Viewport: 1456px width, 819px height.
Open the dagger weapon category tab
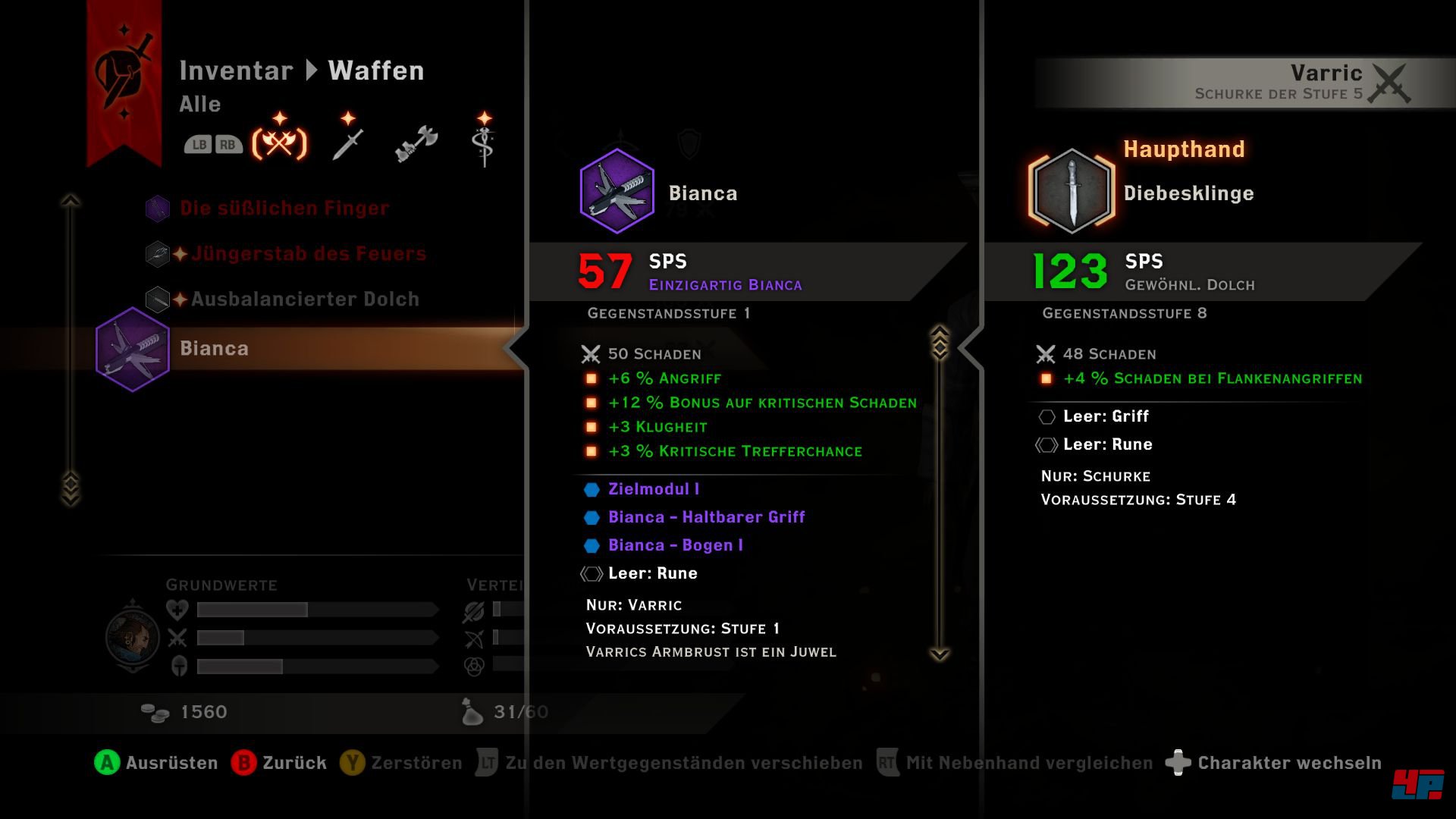348,143
